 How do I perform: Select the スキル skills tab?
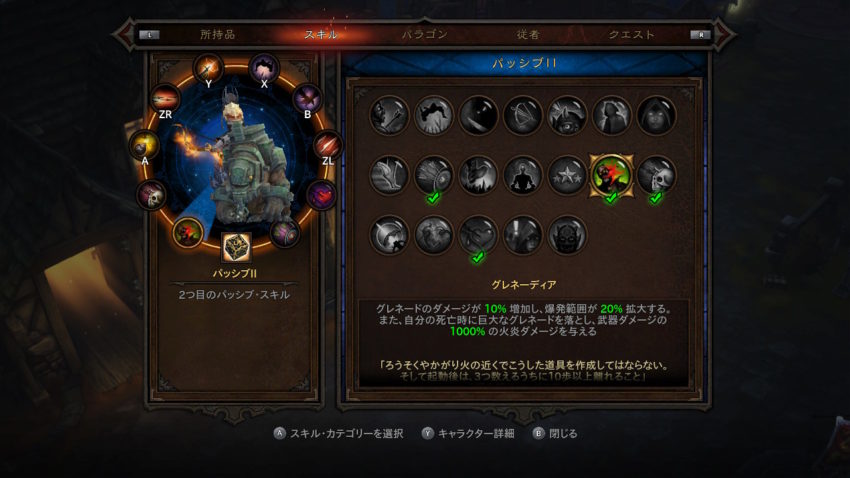tap(321, 34)
